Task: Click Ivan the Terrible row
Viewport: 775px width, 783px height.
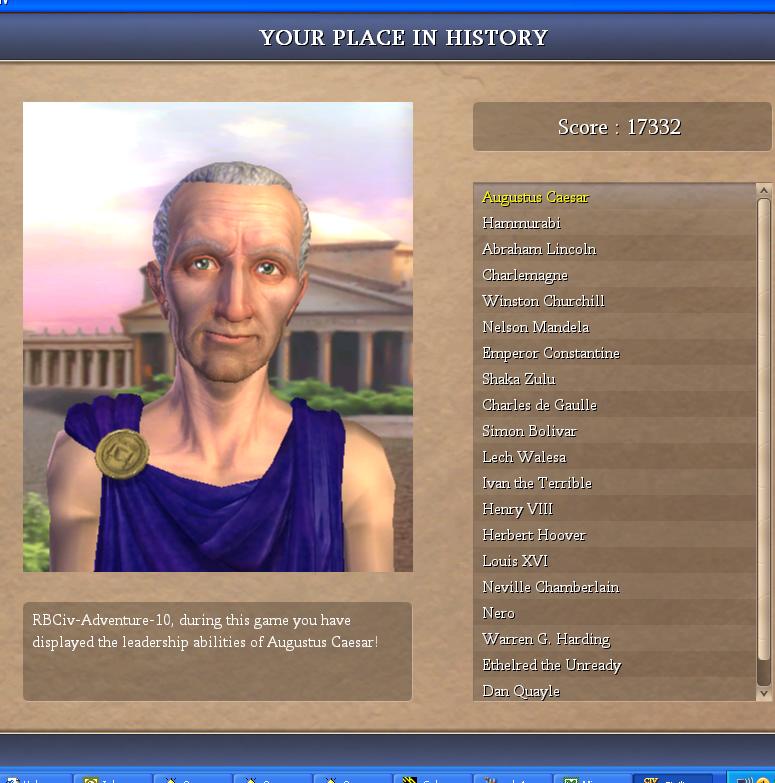Action: pos(537,483)
